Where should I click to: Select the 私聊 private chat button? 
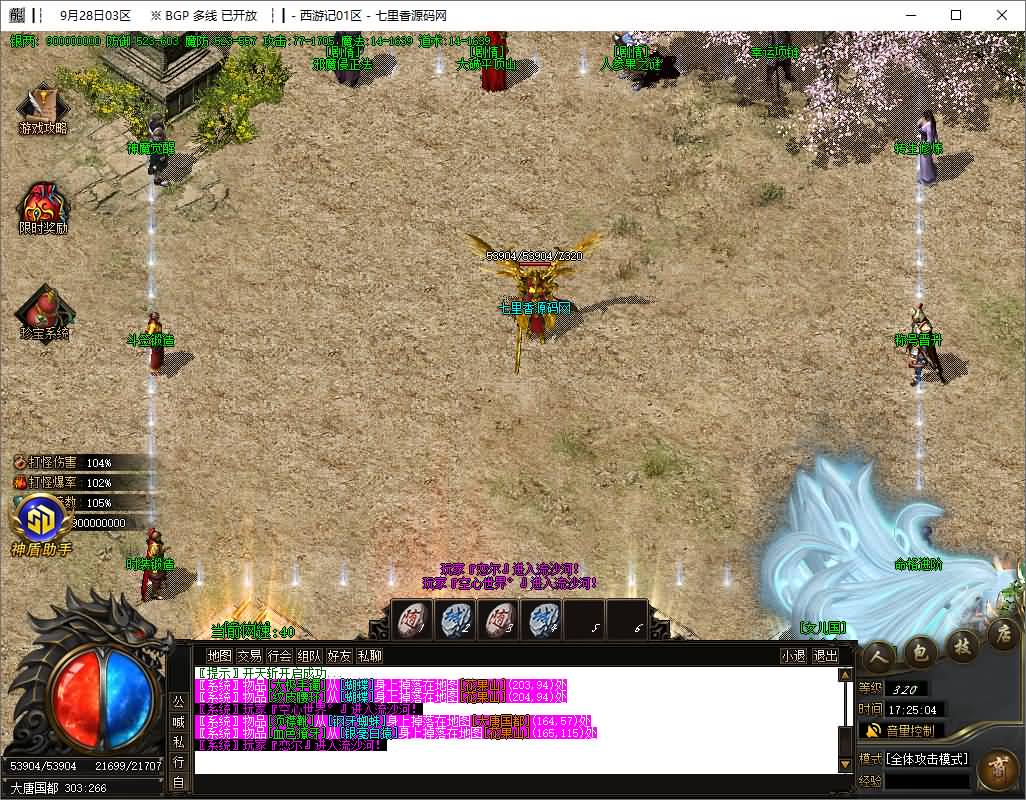[369, 656]
